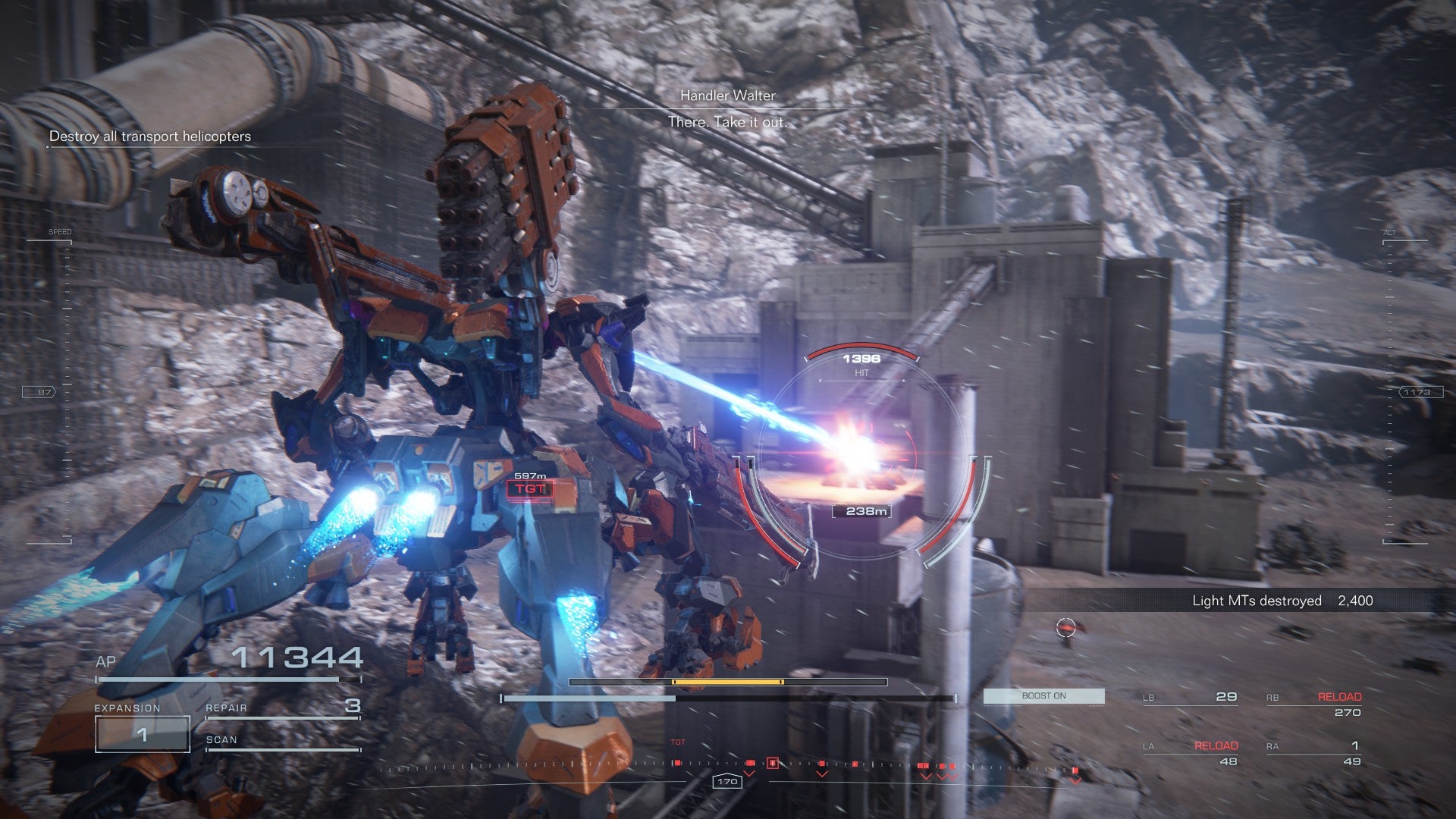Activate the Expansion slot box
The height and width of the screenshot is (819, 1456).
[142, 733]
